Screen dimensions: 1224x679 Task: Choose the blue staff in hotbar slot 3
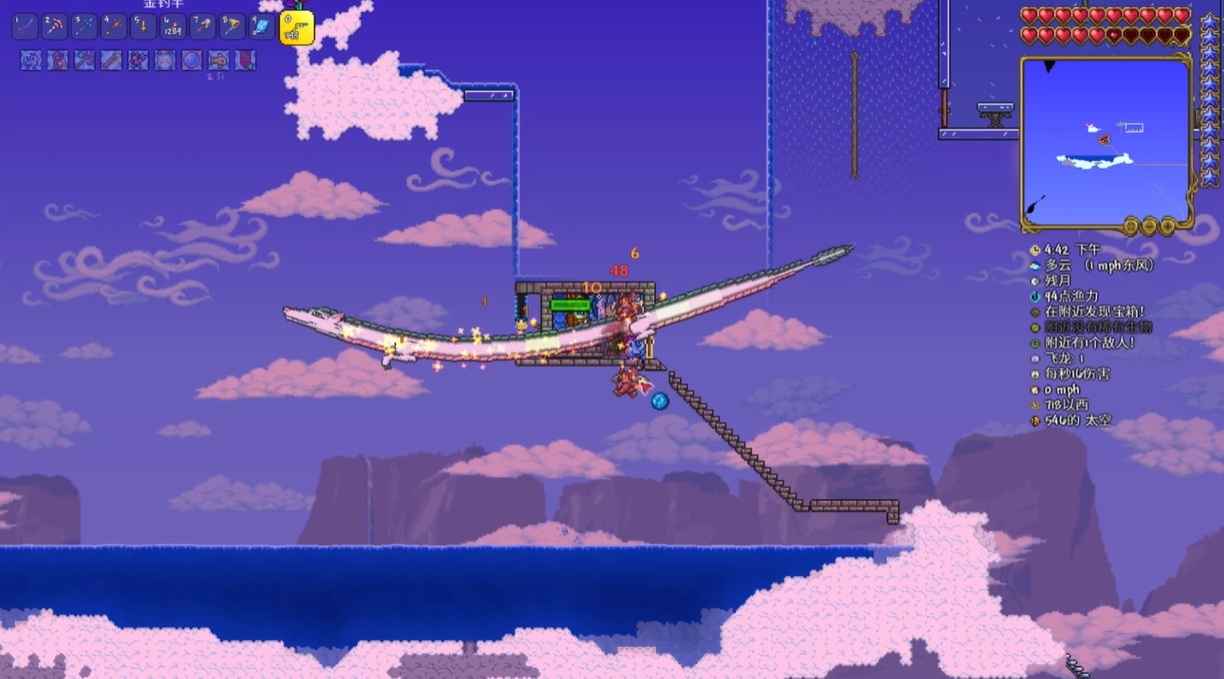click(85, 26)
